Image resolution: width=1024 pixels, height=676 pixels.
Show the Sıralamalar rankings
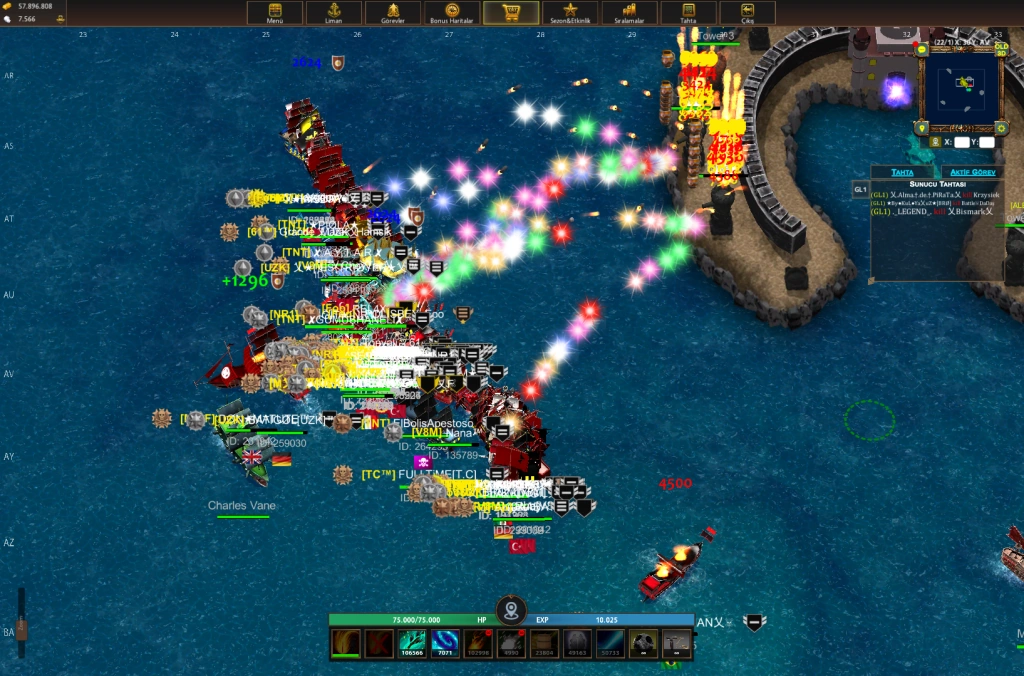click(x=629, y=13)
